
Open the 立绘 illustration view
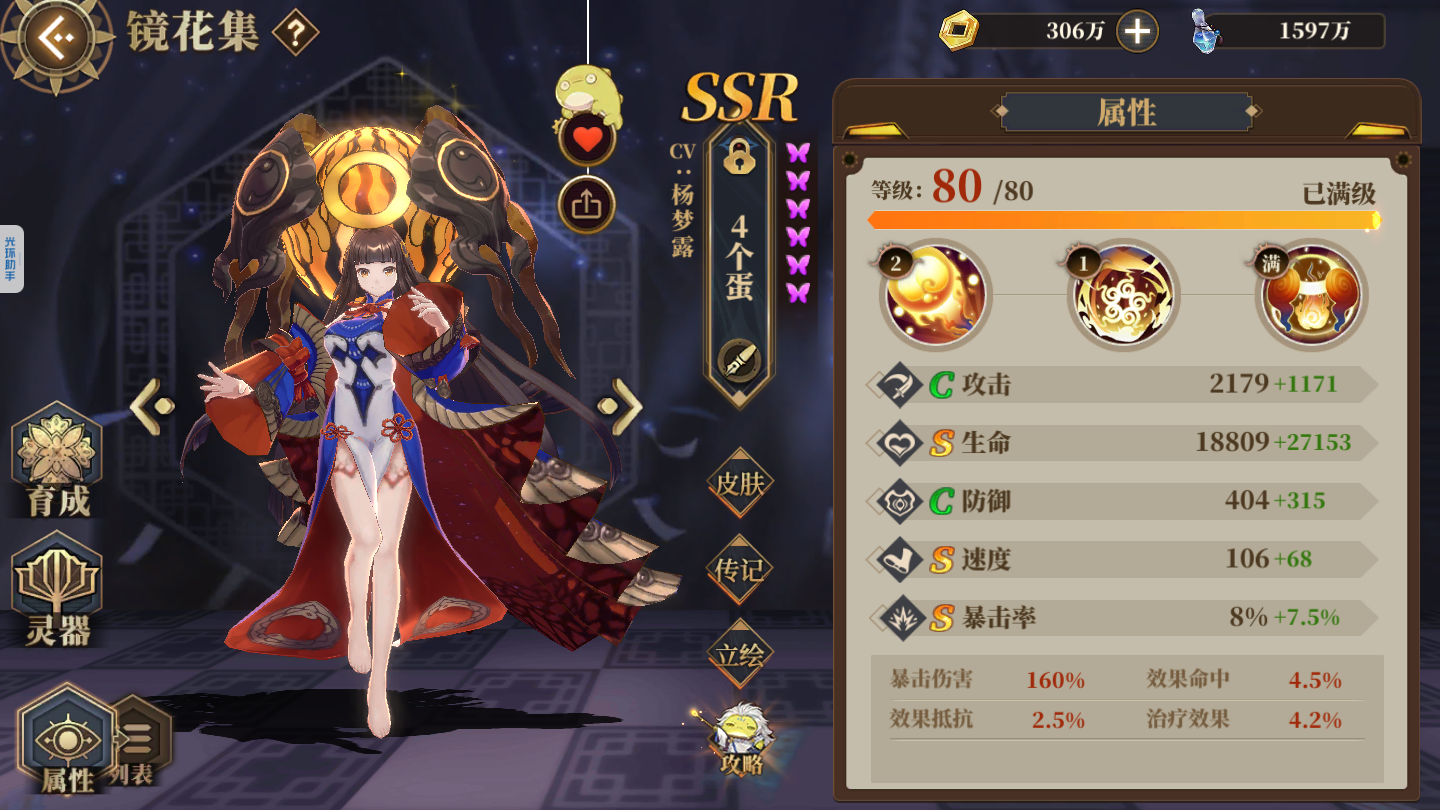(x=740, y=655)
